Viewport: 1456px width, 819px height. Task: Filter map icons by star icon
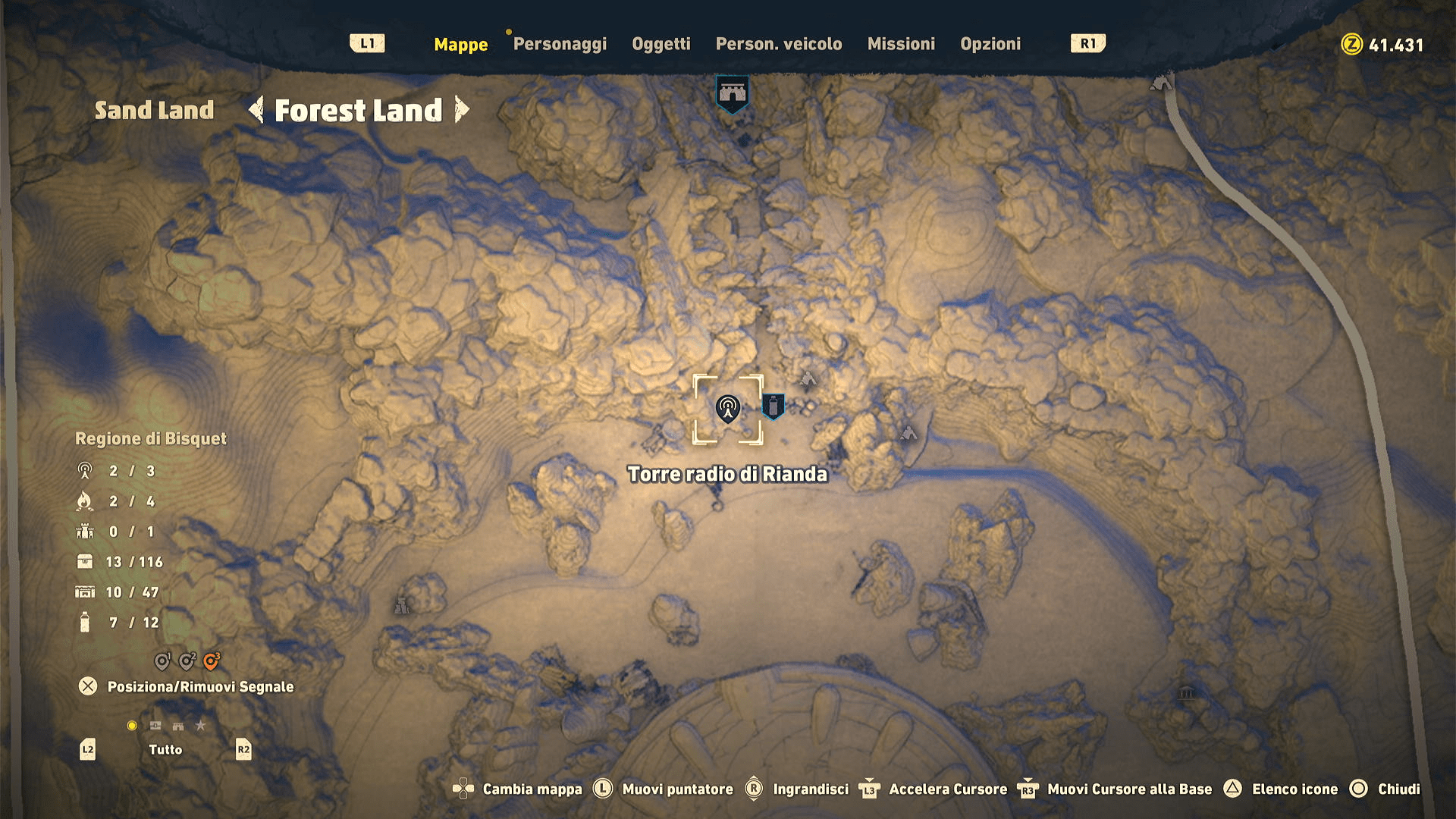pyautogui.click(x=200, y=726)
